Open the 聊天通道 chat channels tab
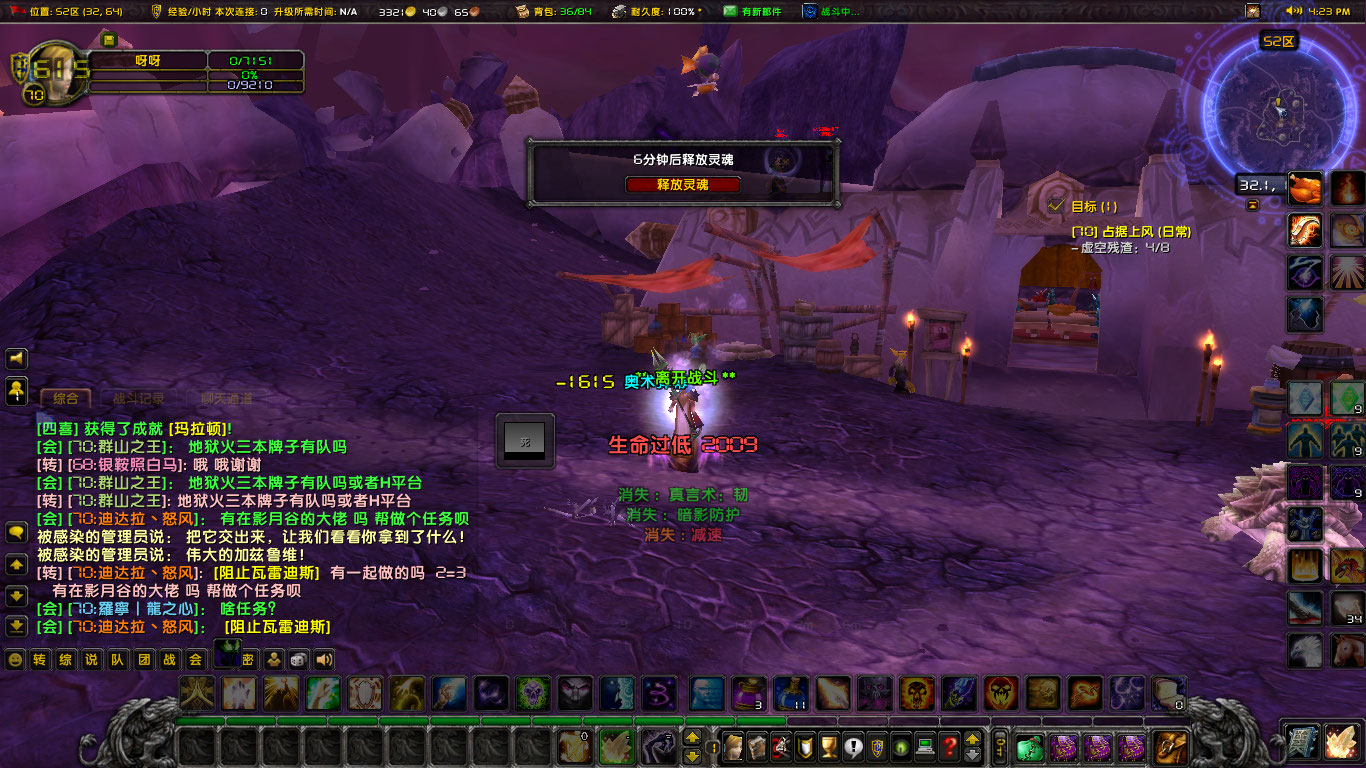 click(x=225, y=398)
